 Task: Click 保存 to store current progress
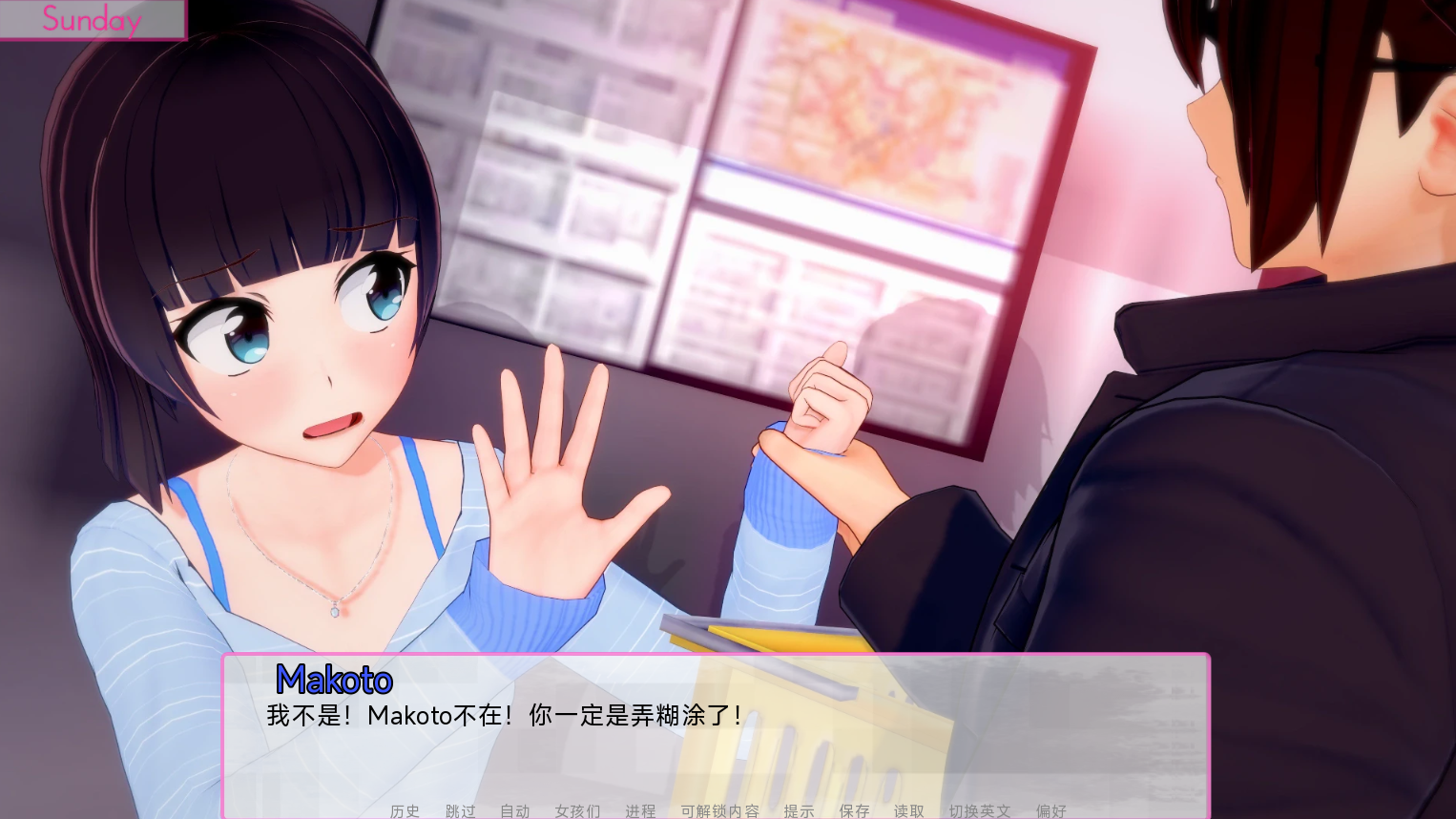point(854,810)
